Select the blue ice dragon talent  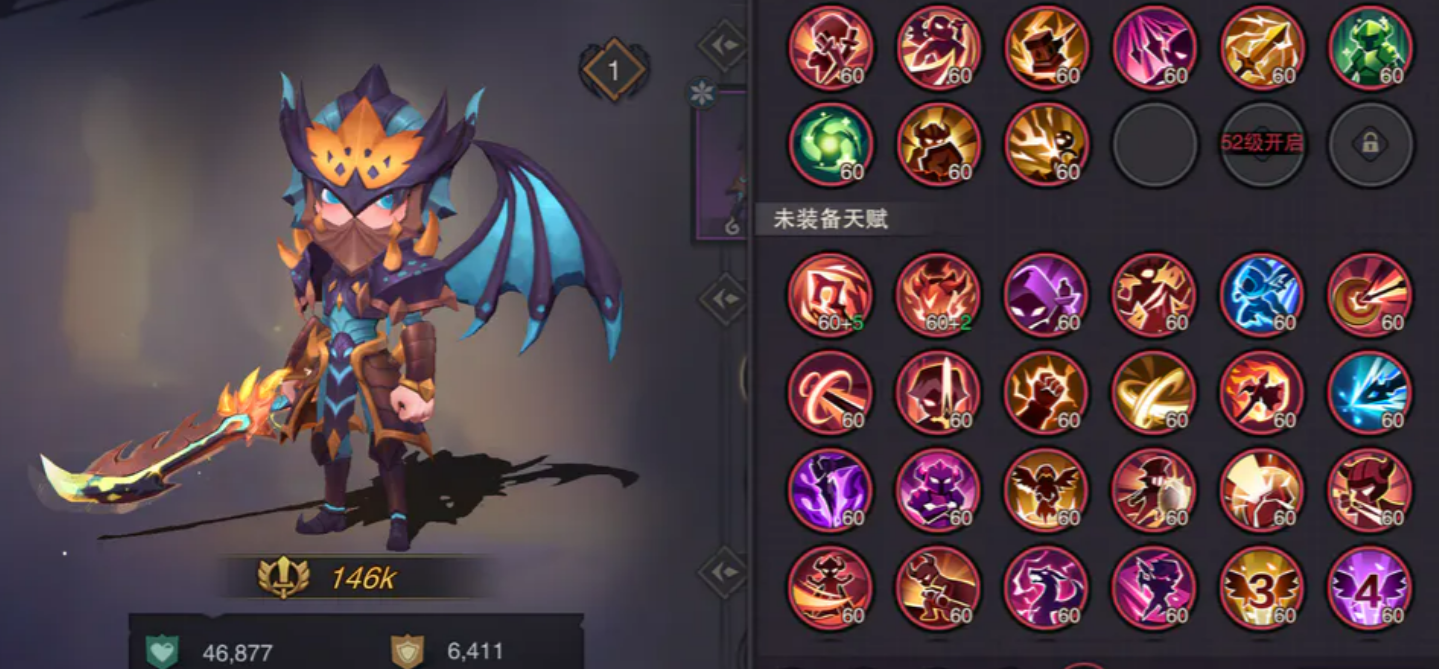pyautogui.click(x=1370, y=392)
